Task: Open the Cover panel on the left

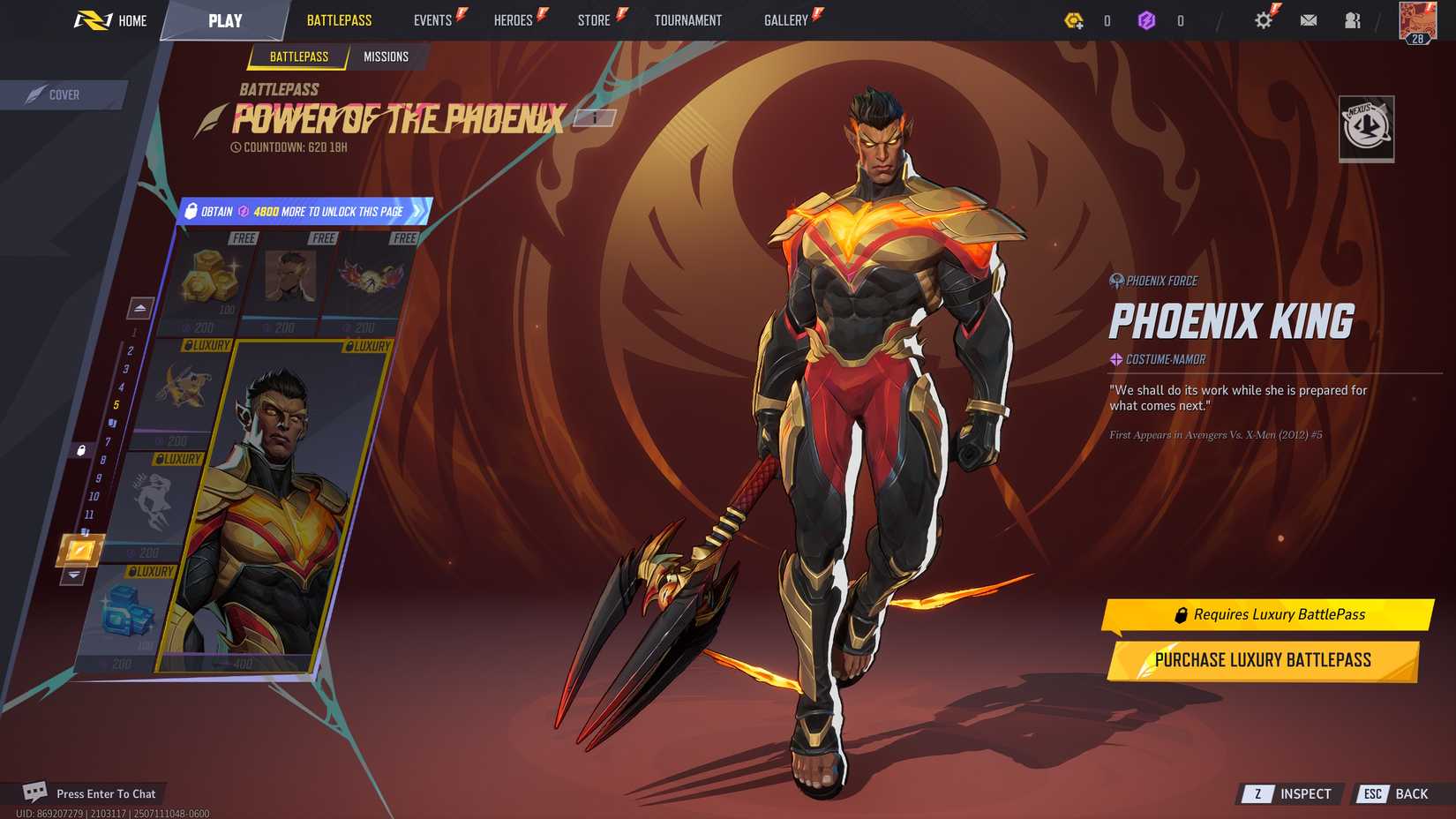Action: [x=62, y=94]
